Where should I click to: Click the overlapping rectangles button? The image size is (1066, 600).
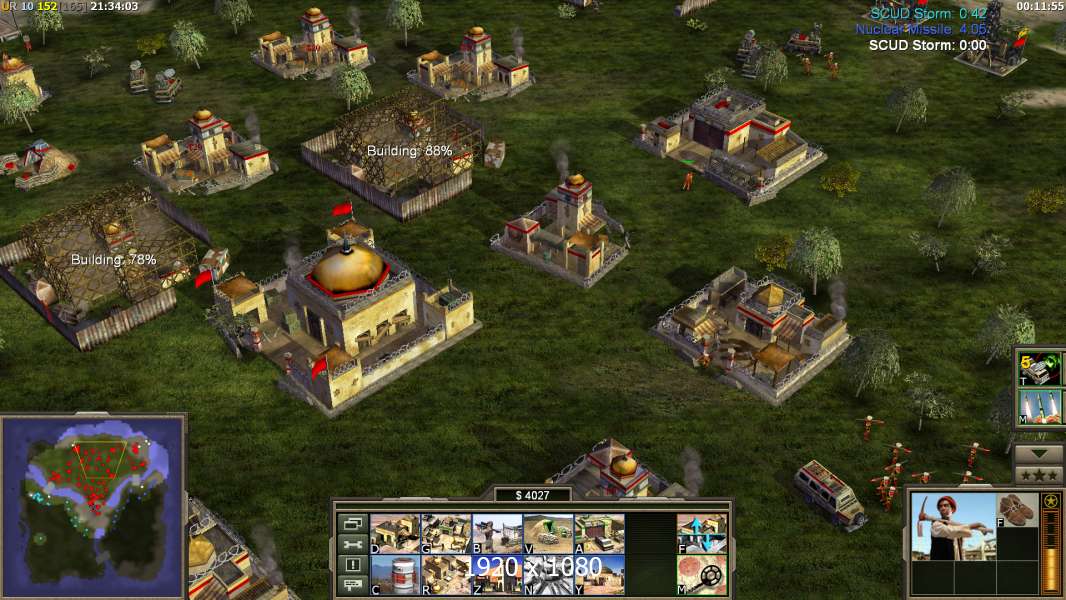[x=352, y=523]
